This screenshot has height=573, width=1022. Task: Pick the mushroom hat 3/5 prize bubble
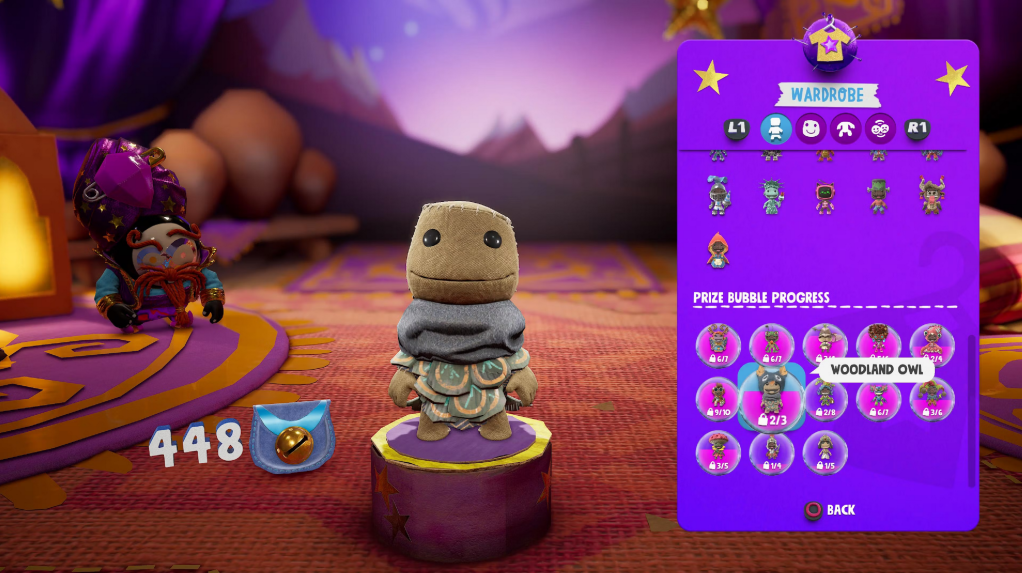tap(717, 452)
